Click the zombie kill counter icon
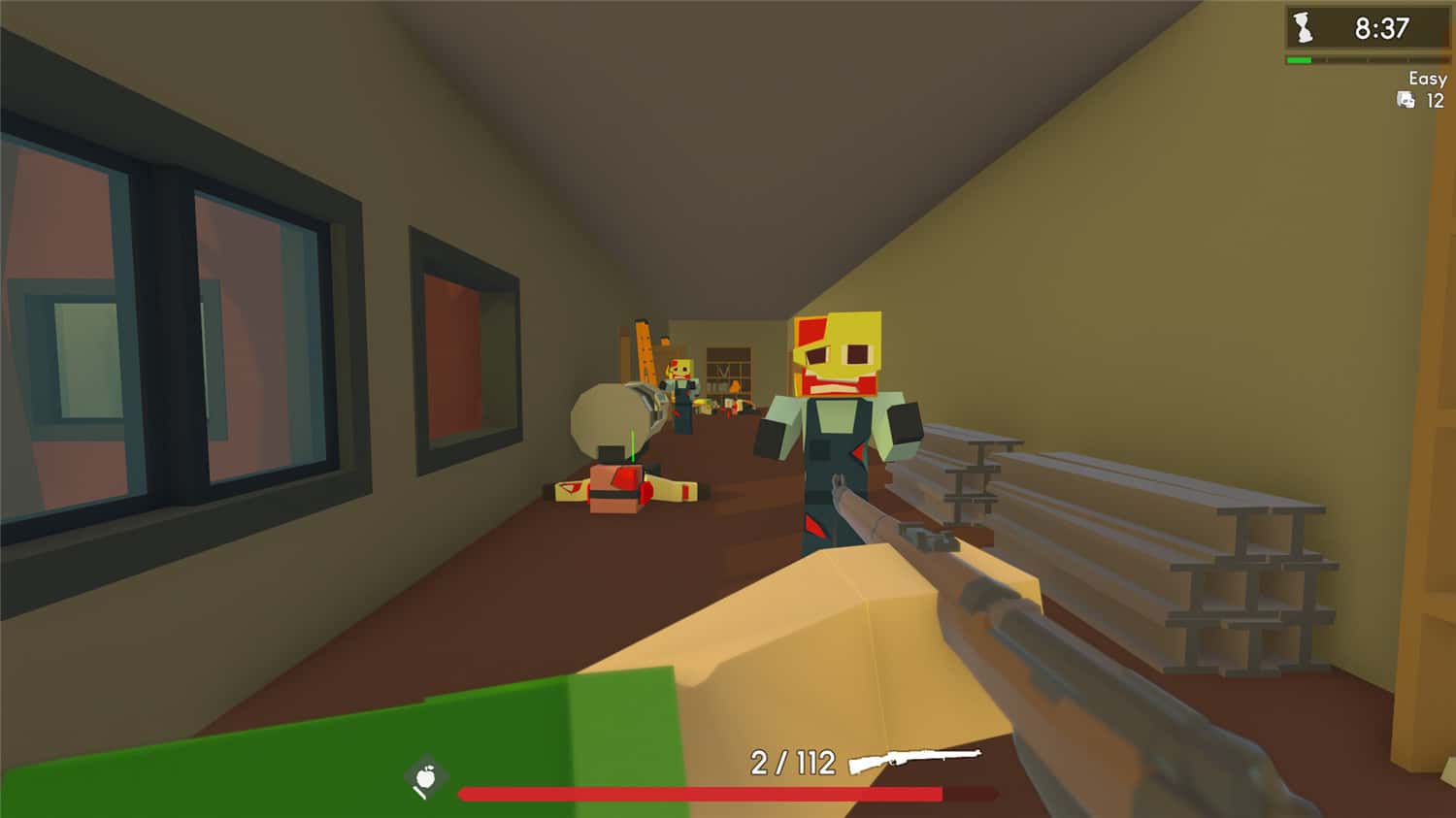 tap(1404, 100)
